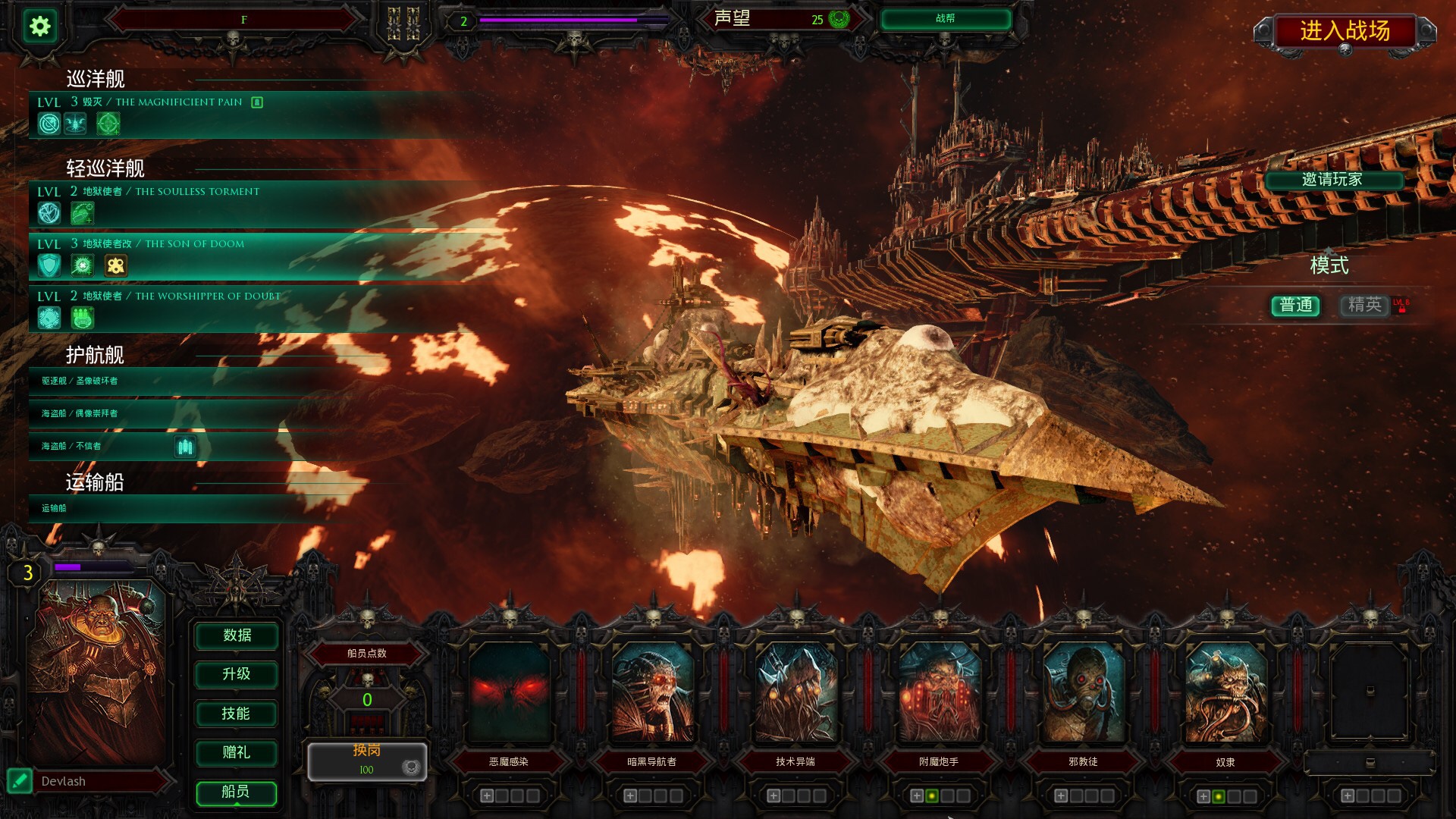This screenshot has height=819, width=1456.
Task: Click the 换岗 reassign crew button
Action: [x=367, y=760]
